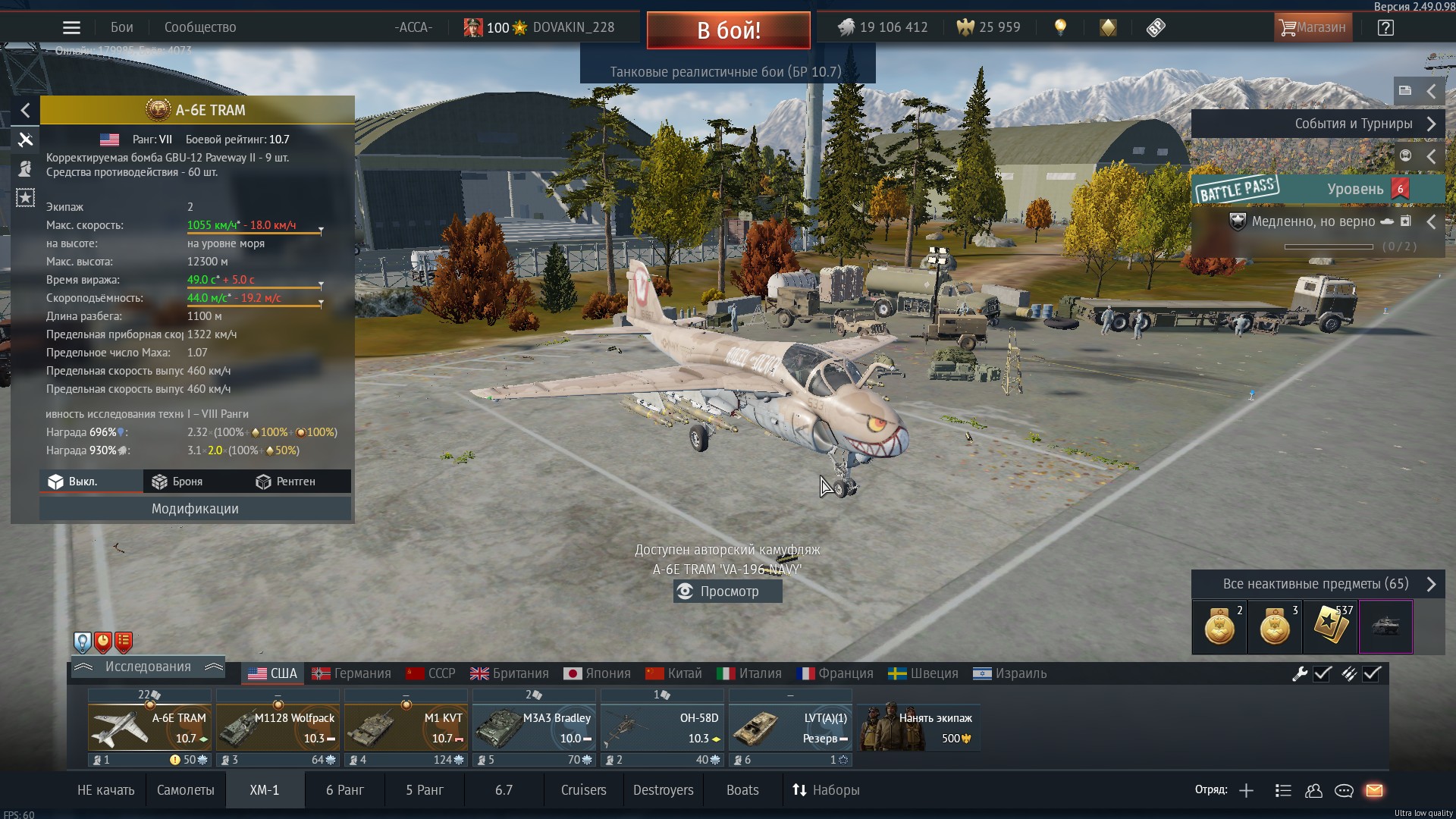Open the Исследования research tree
Viewport: 1456px width, 819px height.
[148, 667]
